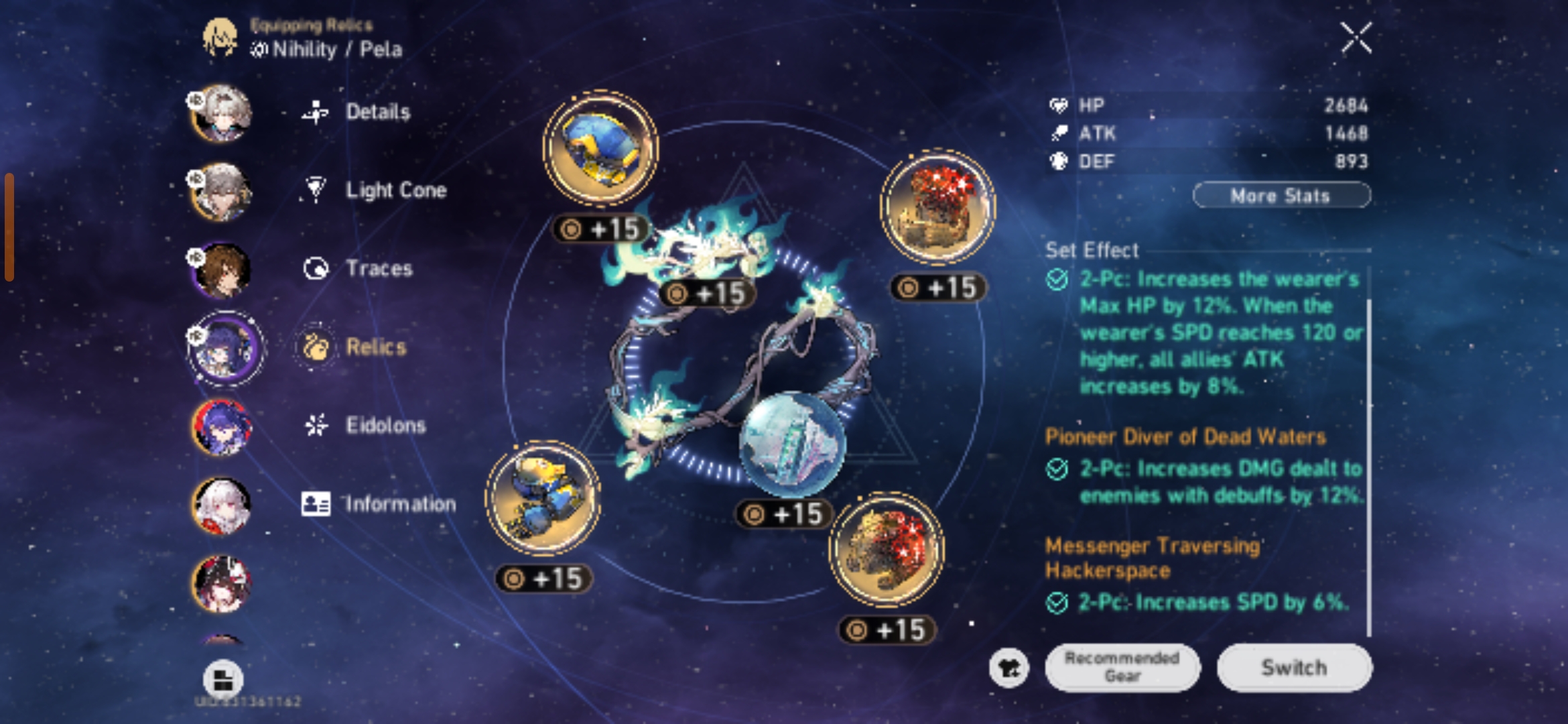Click checkmark beside Max HP set effect

1059,280
